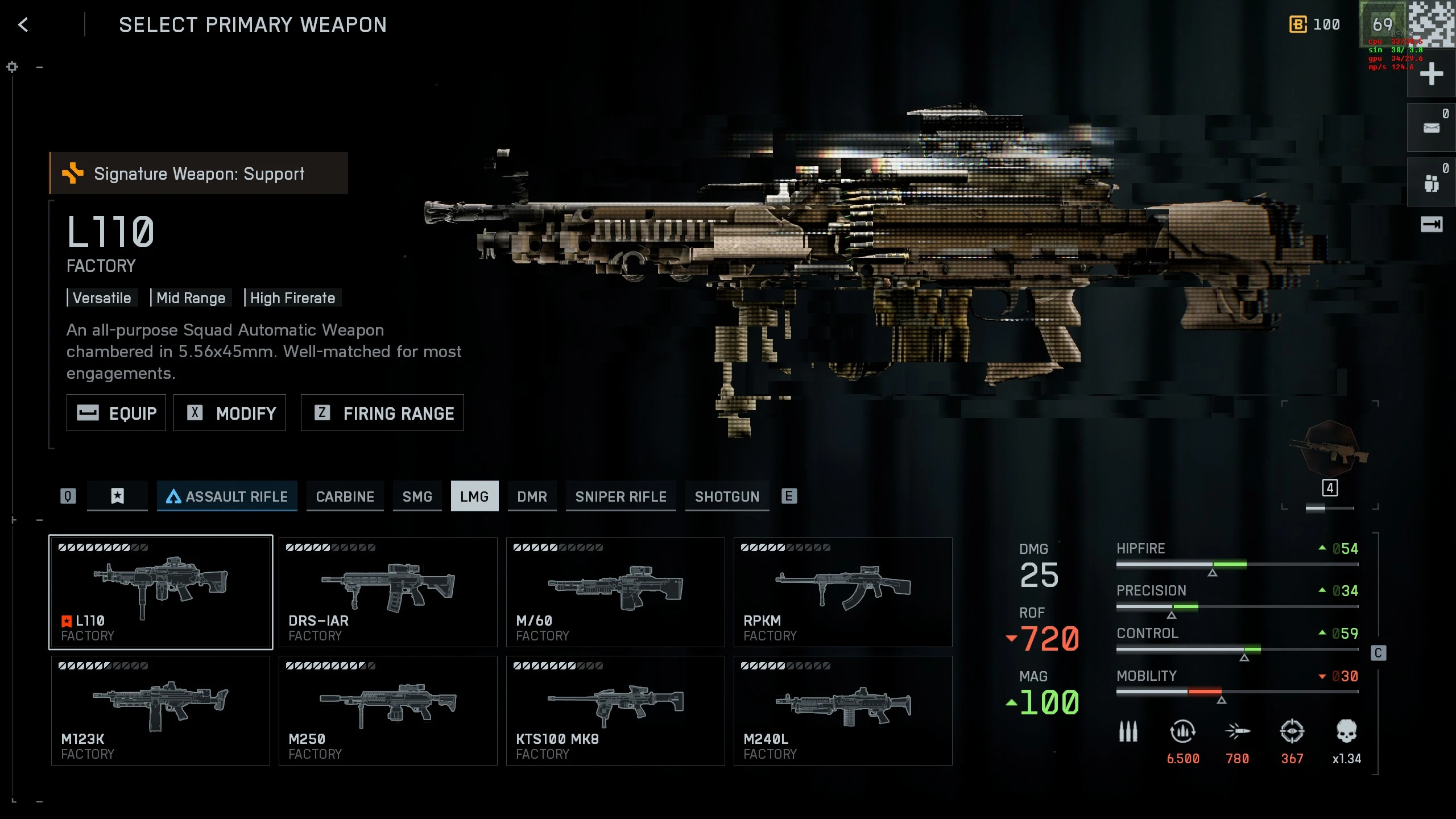Enter the Firing Range

click(x=382, y=413)
